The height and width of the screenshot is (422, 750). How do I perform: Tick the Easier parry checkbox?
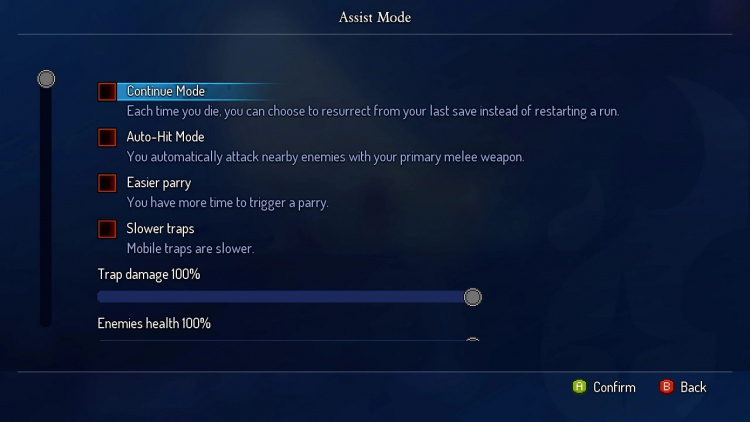click(107, 184)
